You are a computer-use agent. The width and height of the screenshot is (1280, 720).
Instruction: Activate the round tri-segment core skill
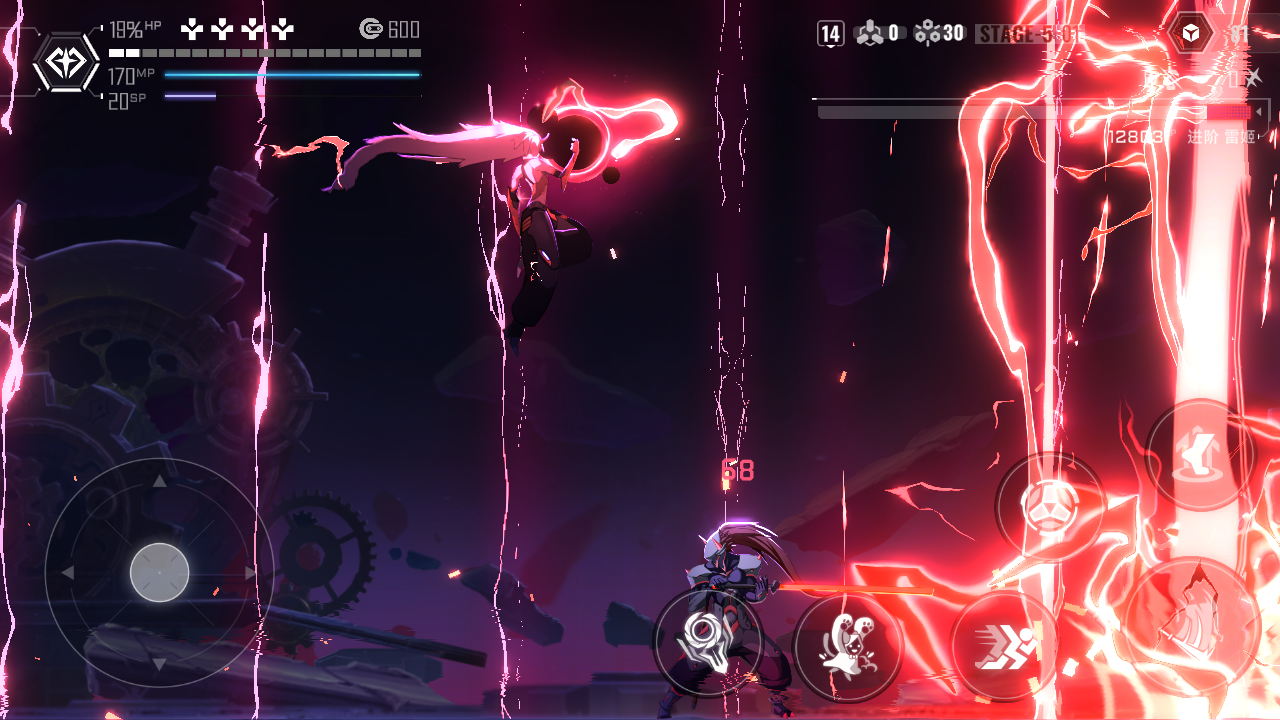(x=1049, y=507)
